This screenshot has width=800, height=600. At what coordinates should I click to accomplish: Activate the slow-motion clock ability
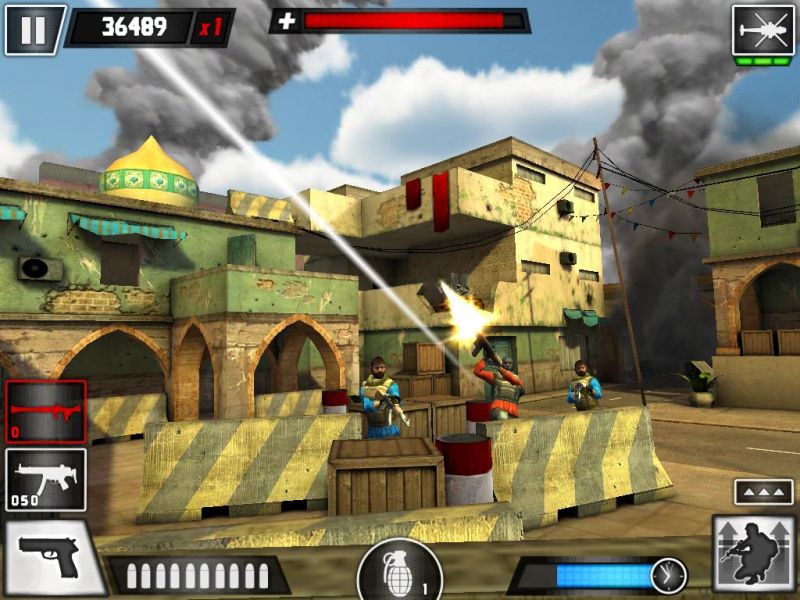click(668, 575)
